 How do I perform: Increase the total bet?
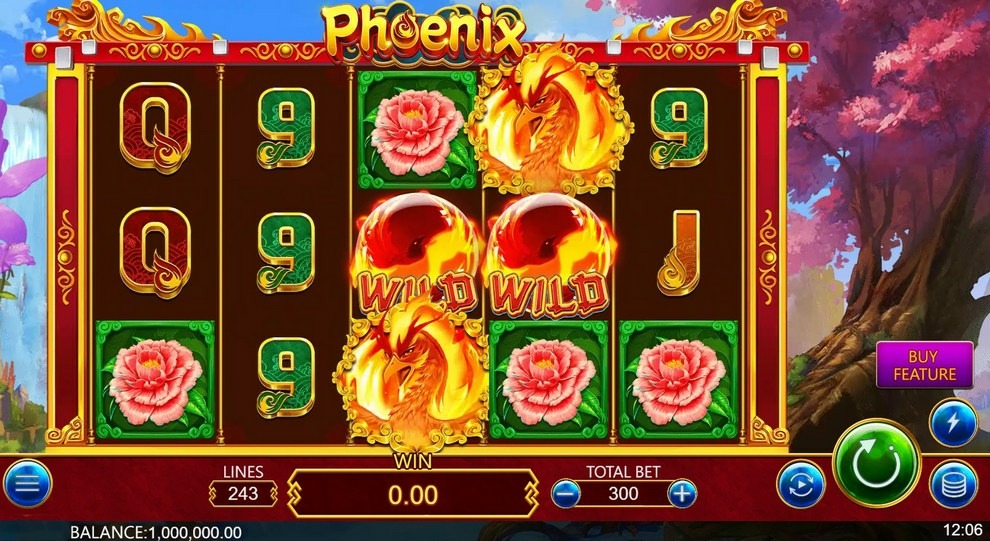[682, 492]
